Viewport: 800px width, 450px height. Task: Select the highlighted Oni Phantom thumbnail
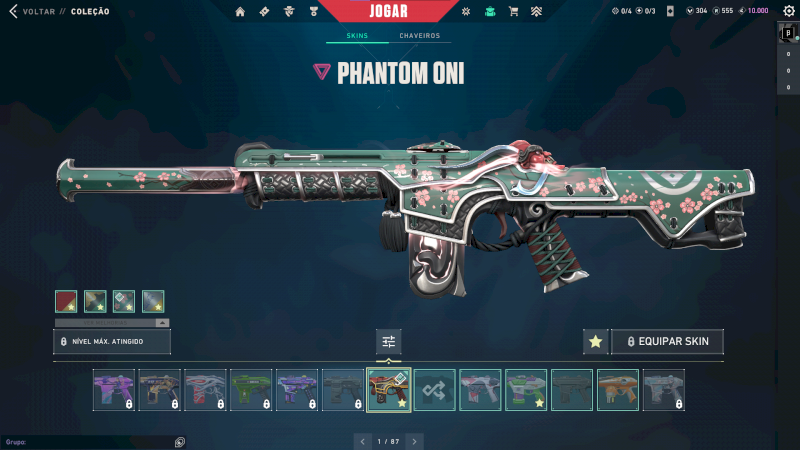pos(389,390)
